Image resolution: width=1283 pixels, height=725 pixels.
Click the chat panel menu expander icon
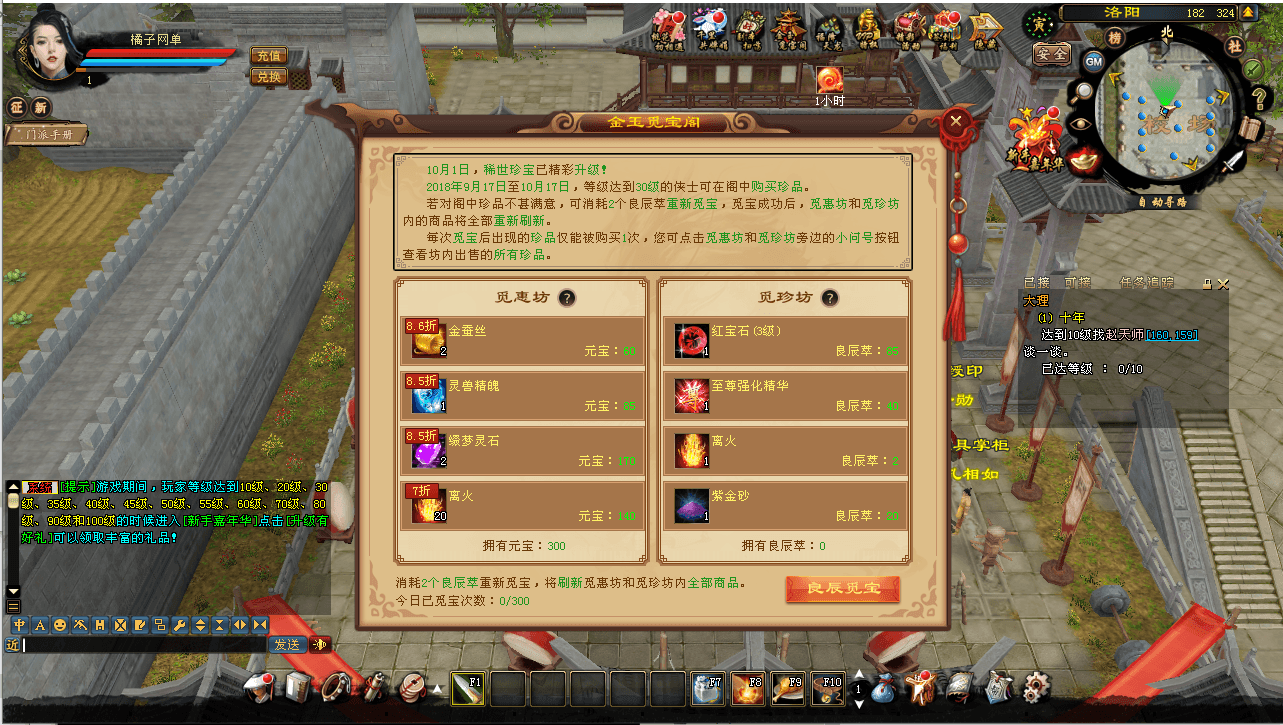click(x=13, y=605)
